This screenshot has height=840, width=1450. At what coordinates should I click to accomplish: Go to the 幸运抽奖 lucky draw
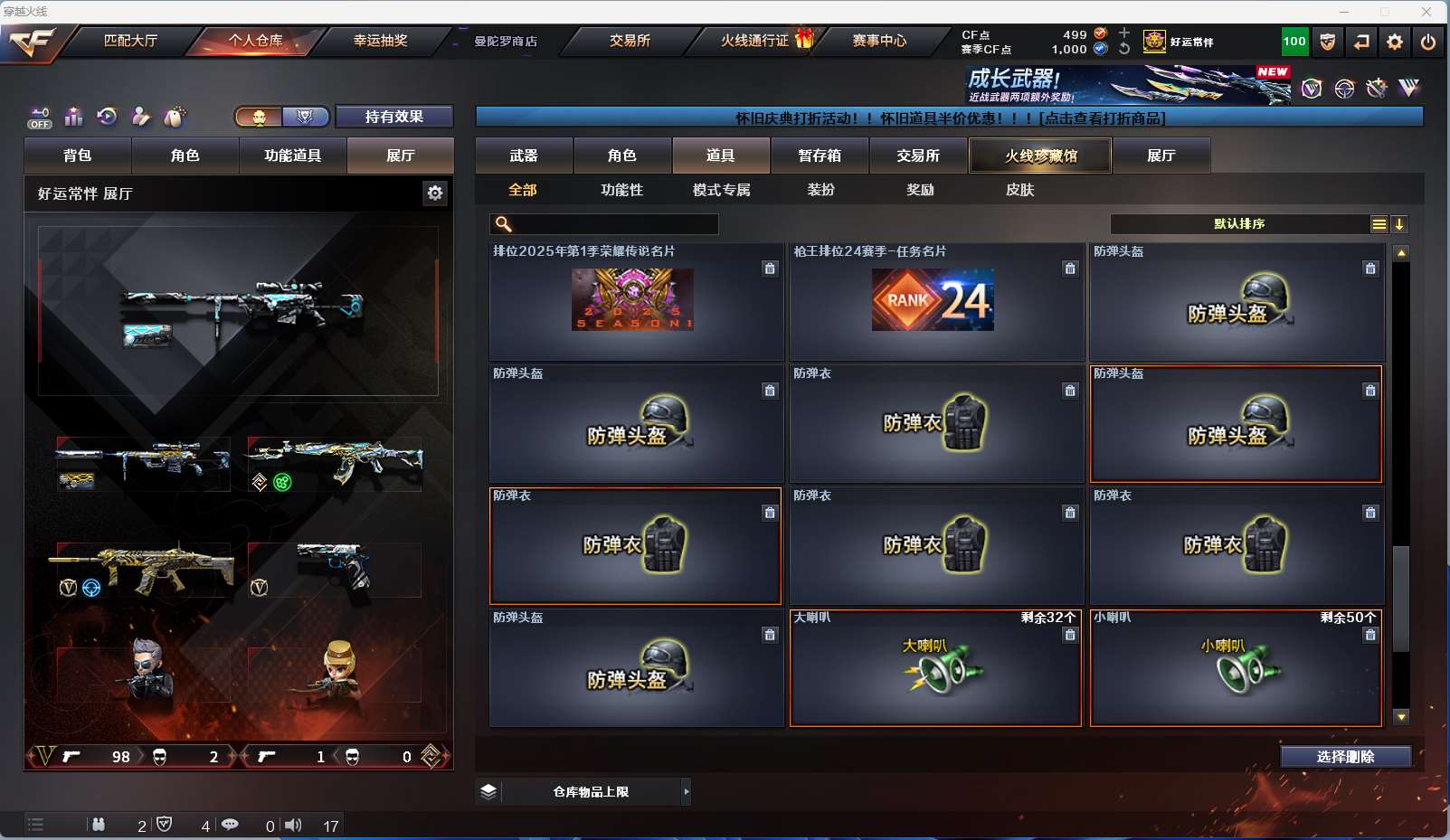[x=380, y=41]
